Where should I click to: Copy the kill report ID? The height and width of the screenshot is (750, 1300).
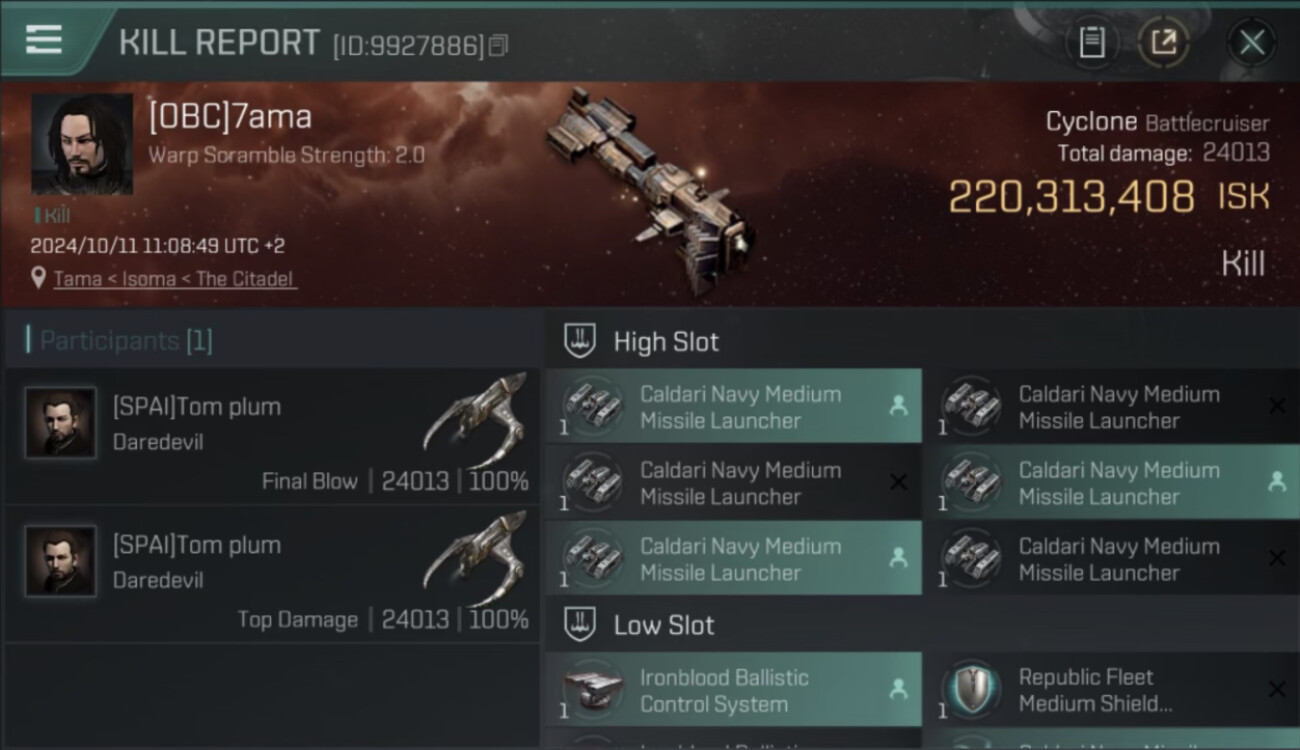pyautogui.click(x=498, y=45)
